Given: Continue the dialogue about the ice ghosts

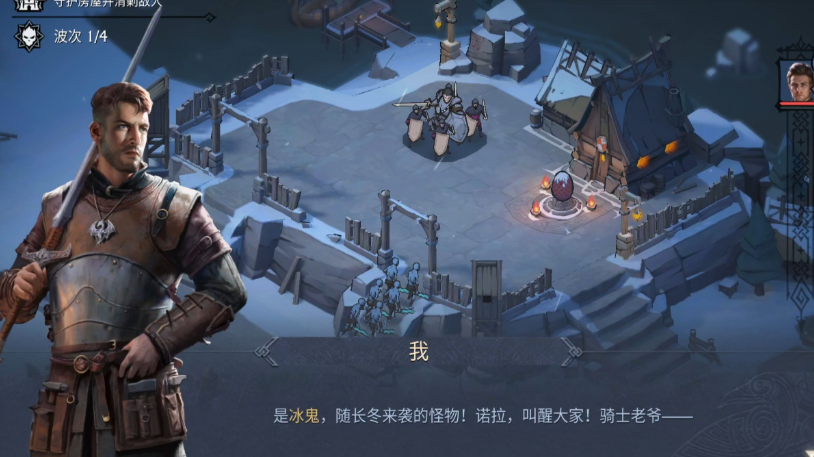Looking at the screenshot, I should pos(482,415).
